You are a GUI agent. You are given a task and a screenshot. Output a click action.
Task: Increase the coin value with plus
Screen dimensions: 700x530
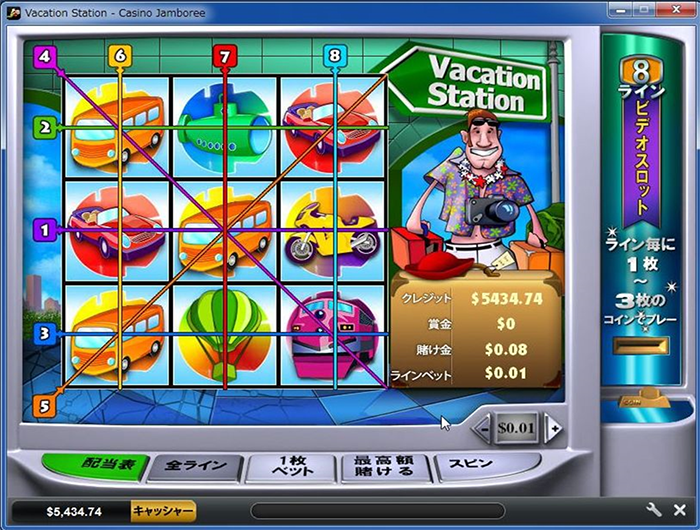pyautogui.click(x=552, y=428)
